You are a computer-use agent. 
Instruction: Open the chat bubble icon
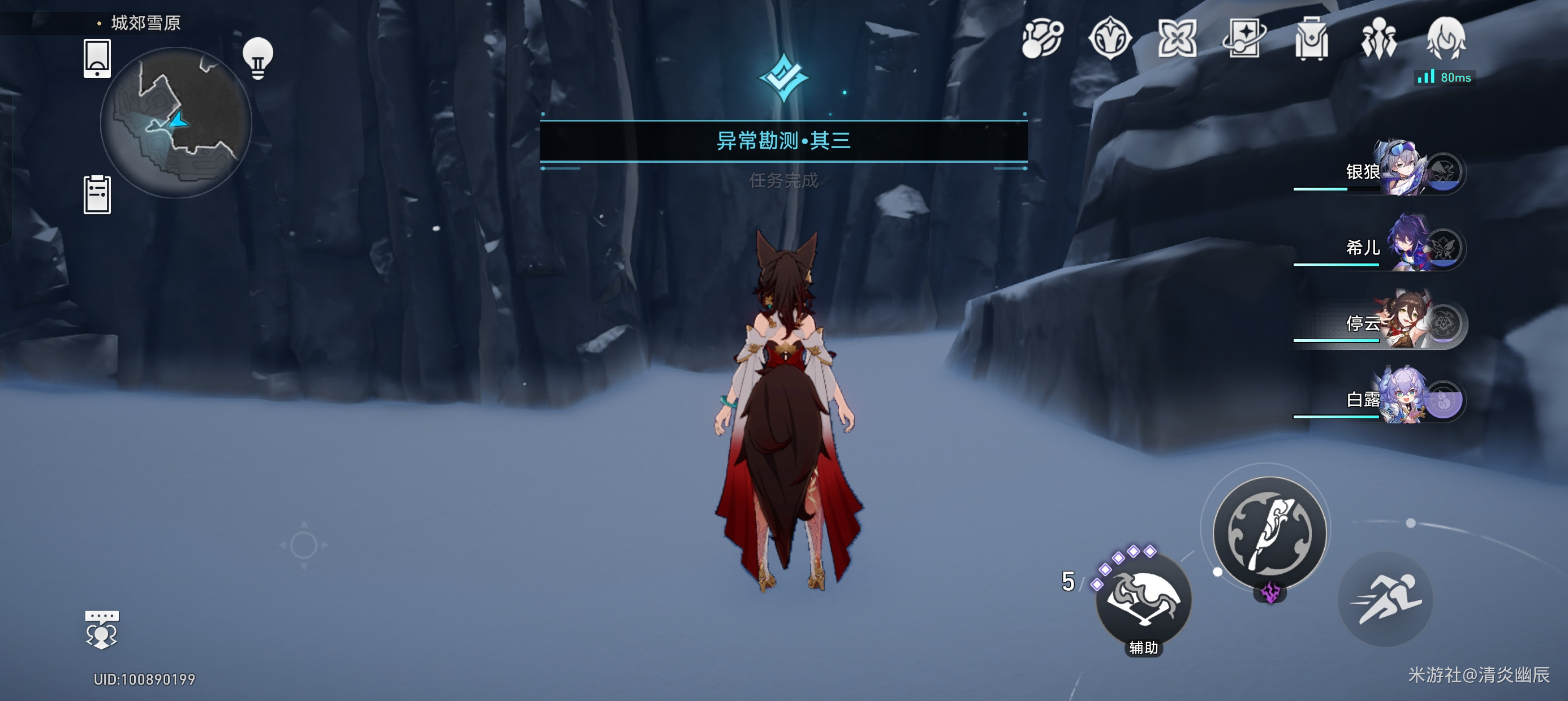coord(102,630)
